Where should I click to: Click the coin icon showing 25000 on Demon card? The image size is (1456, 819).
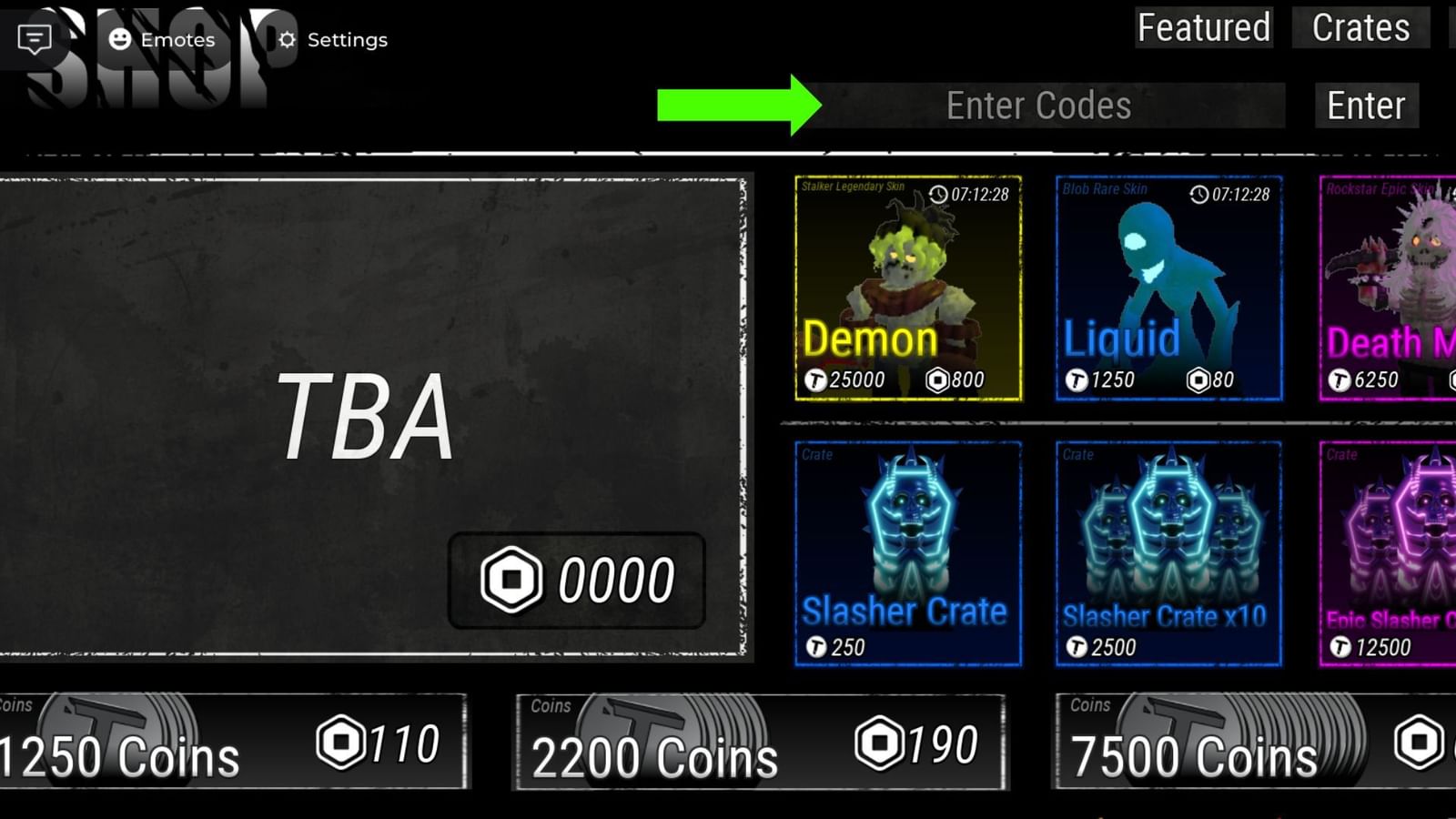(x=817, y=379)
